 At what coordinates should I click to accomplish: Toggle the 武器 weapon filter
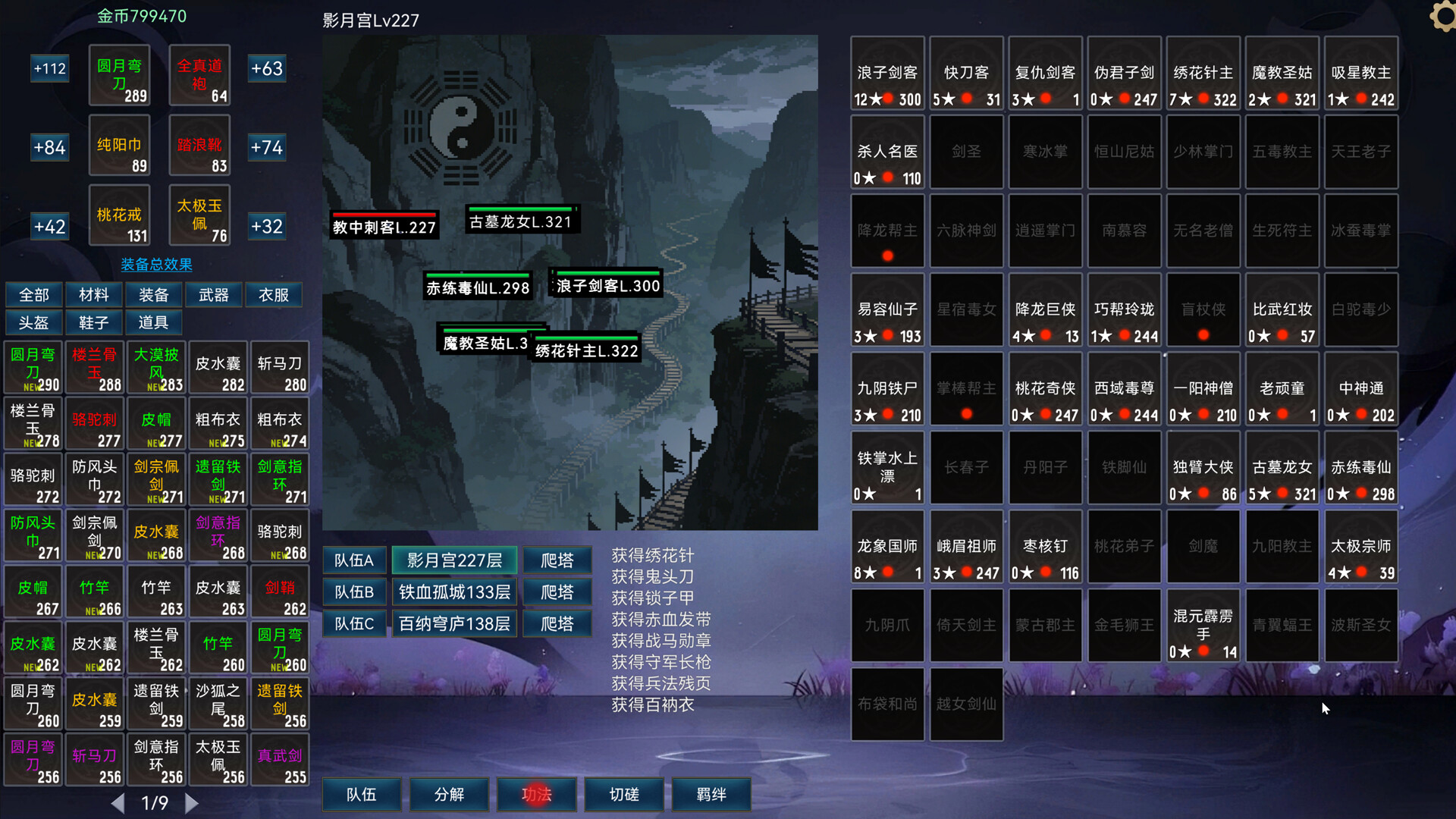click(x=213, y=295)
